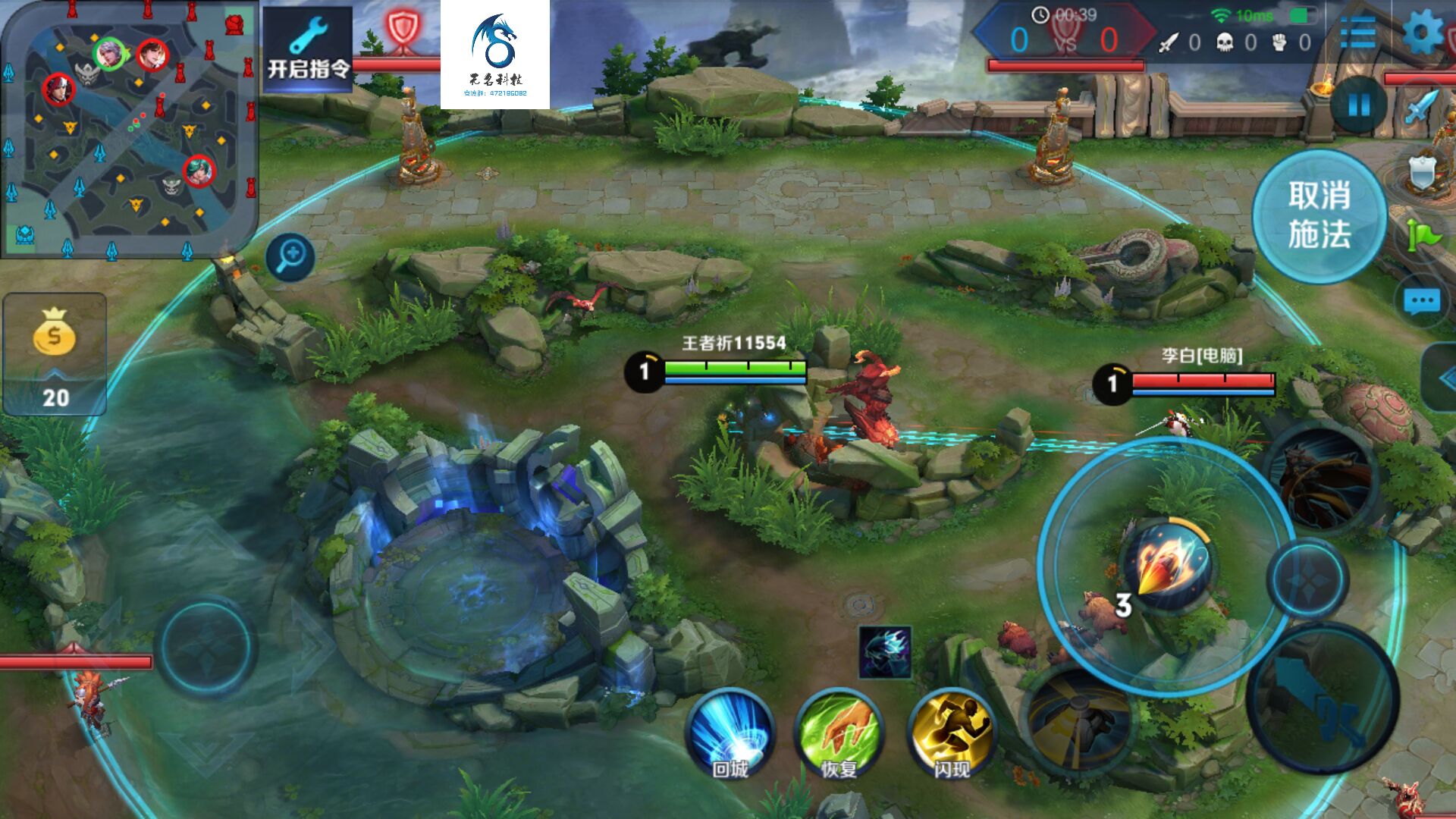Open the gold coin shop
Viewport: 1456px width, 819px height.
pyautogui.click(x=55, y=353)
